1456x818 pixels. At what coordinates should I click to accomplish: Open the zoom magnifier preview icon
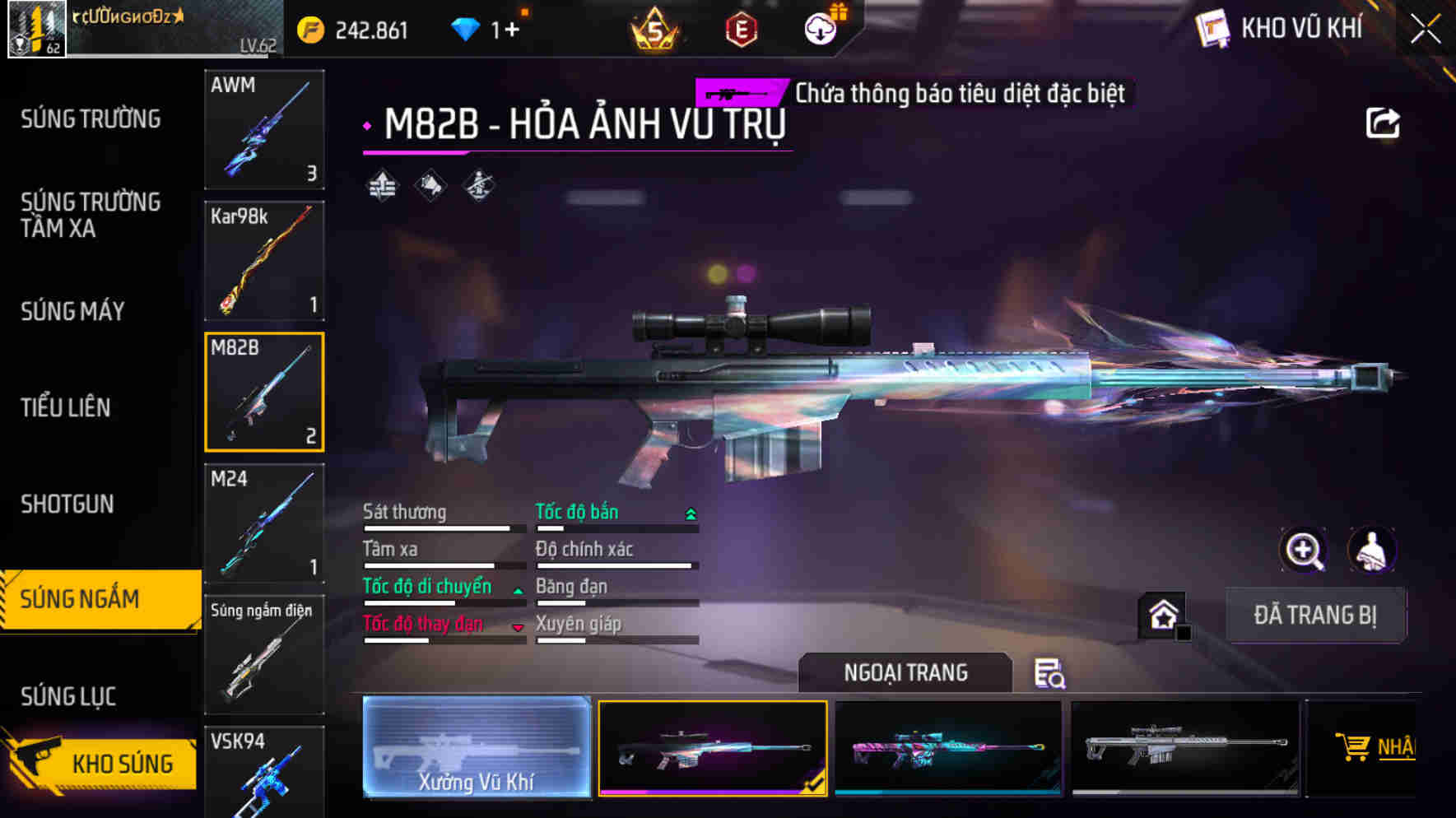pyautogui.click(x=1303, y=551)
